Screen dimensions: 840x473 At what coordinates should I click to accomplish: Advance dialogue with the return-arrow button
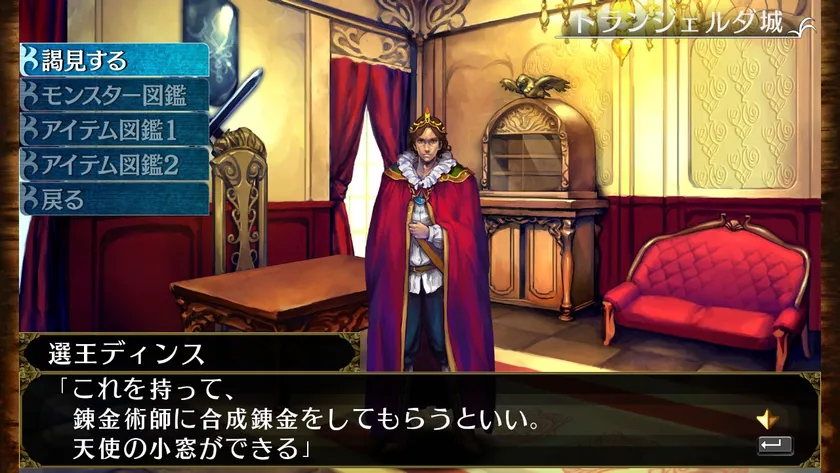pos(775,445)
